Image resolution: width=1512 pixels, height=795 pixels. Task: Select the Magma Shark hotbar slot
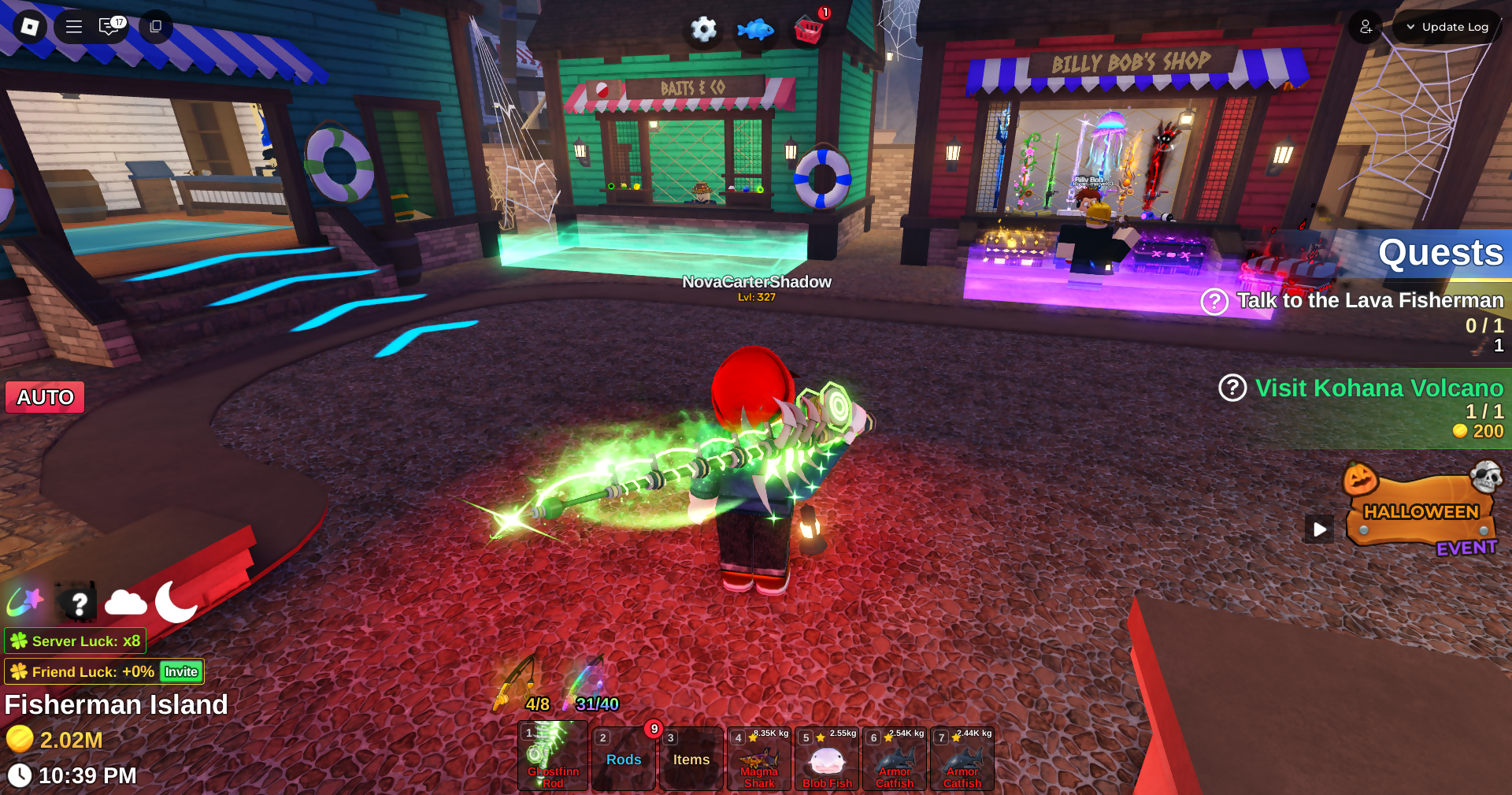(759, 759)
